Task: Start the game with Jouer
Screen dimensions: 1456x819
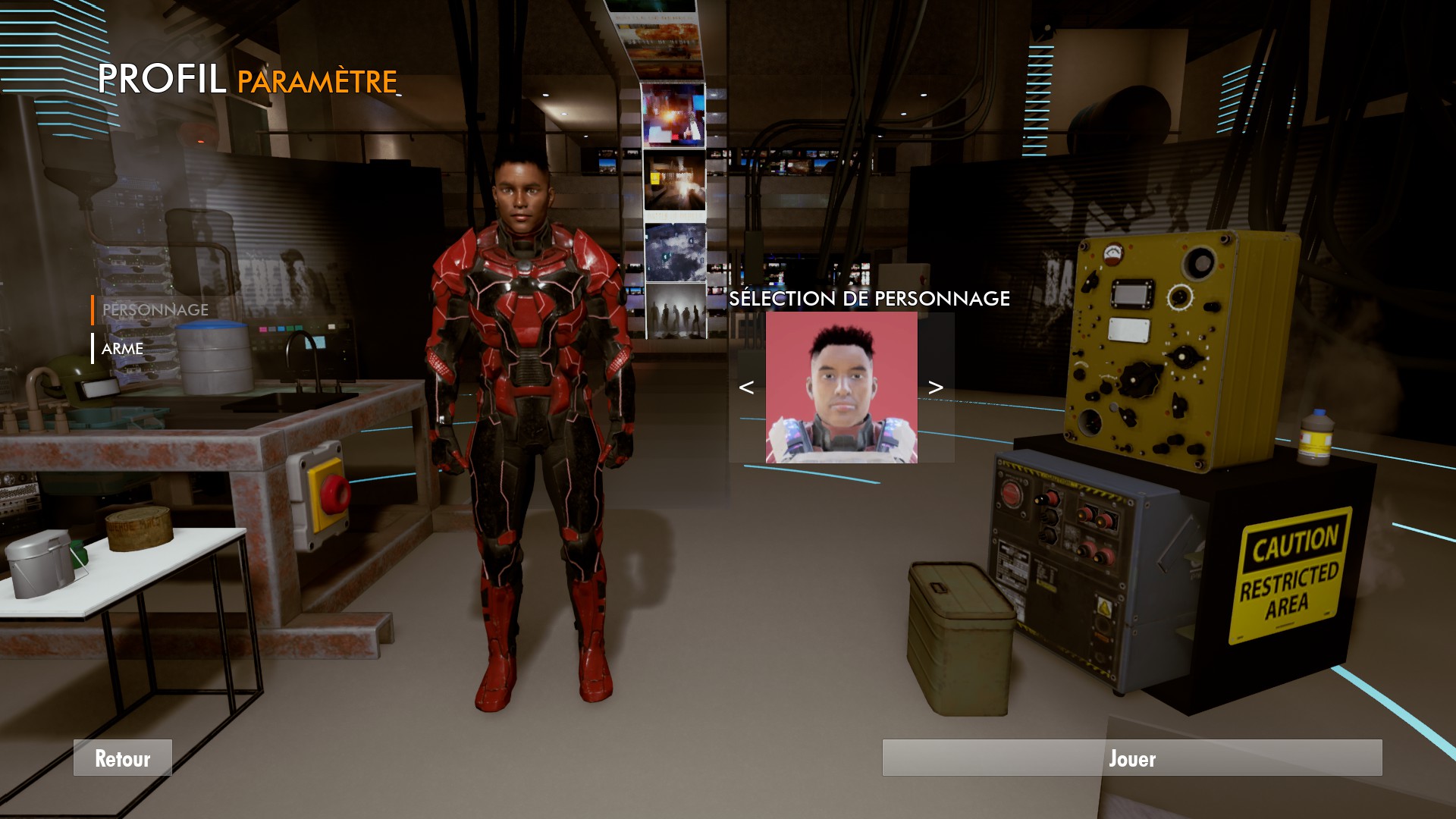Action: (1131, 758)
